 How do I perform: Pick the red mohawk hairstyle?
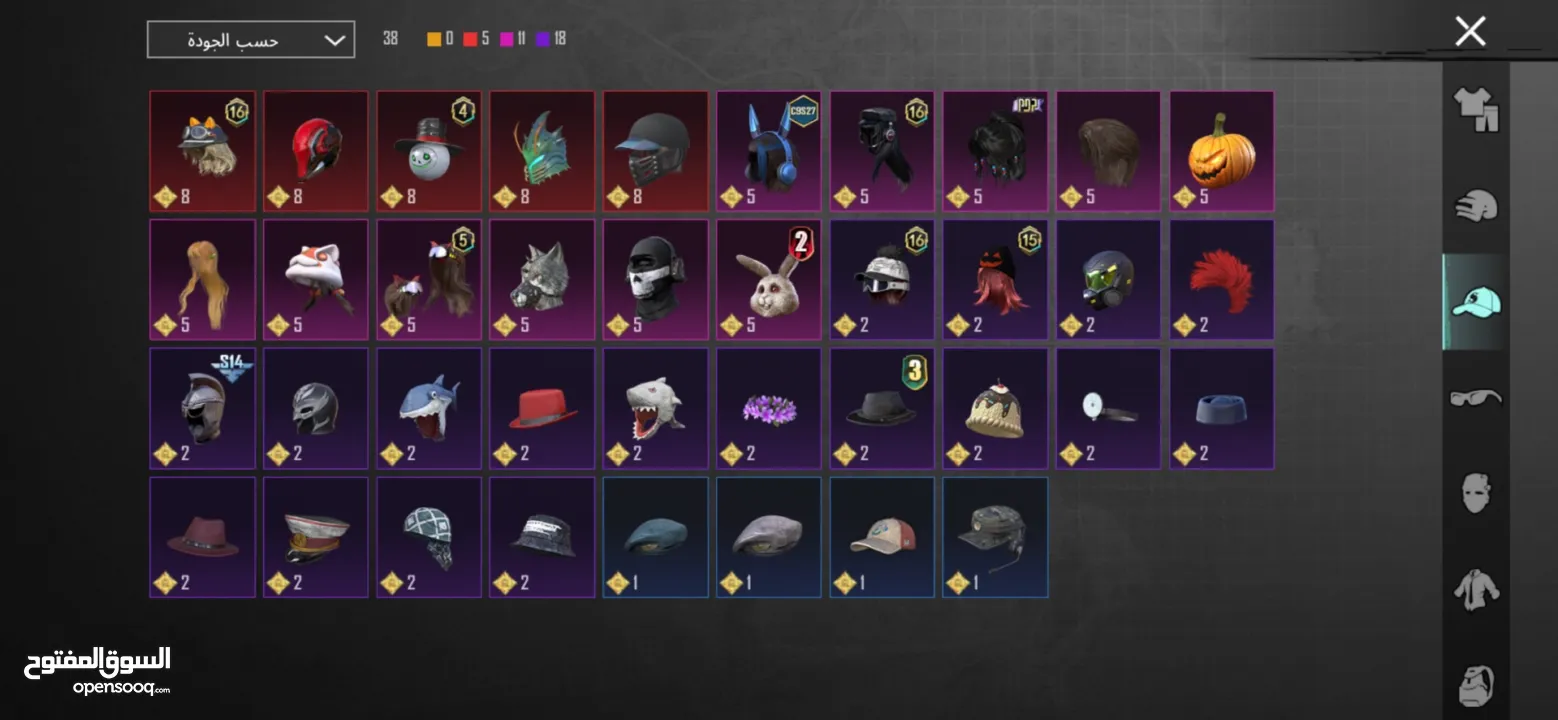1222,281
